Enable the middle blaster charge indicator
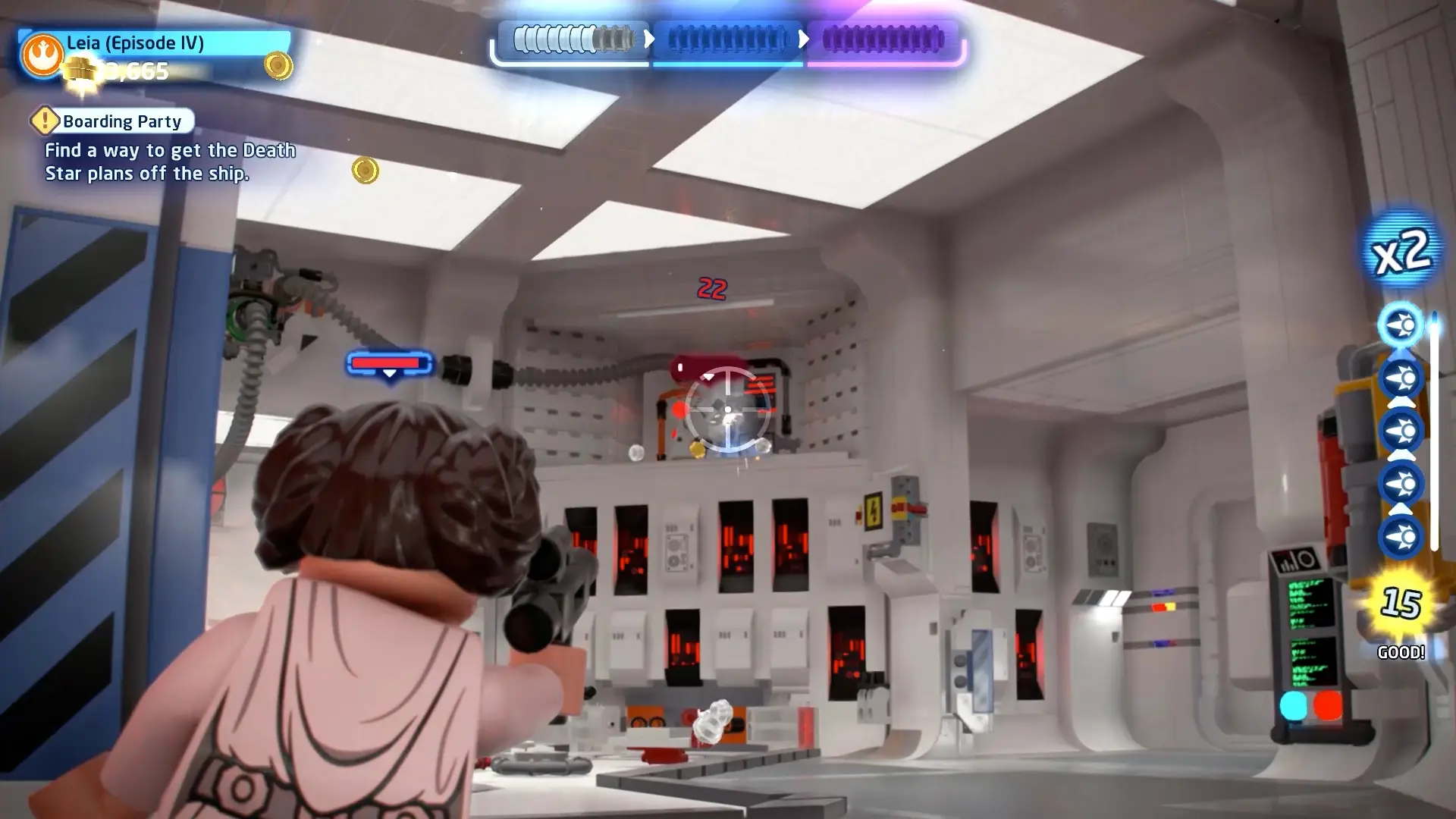The height and width of the screenshot is (819, 1456). pos(1401,429)
